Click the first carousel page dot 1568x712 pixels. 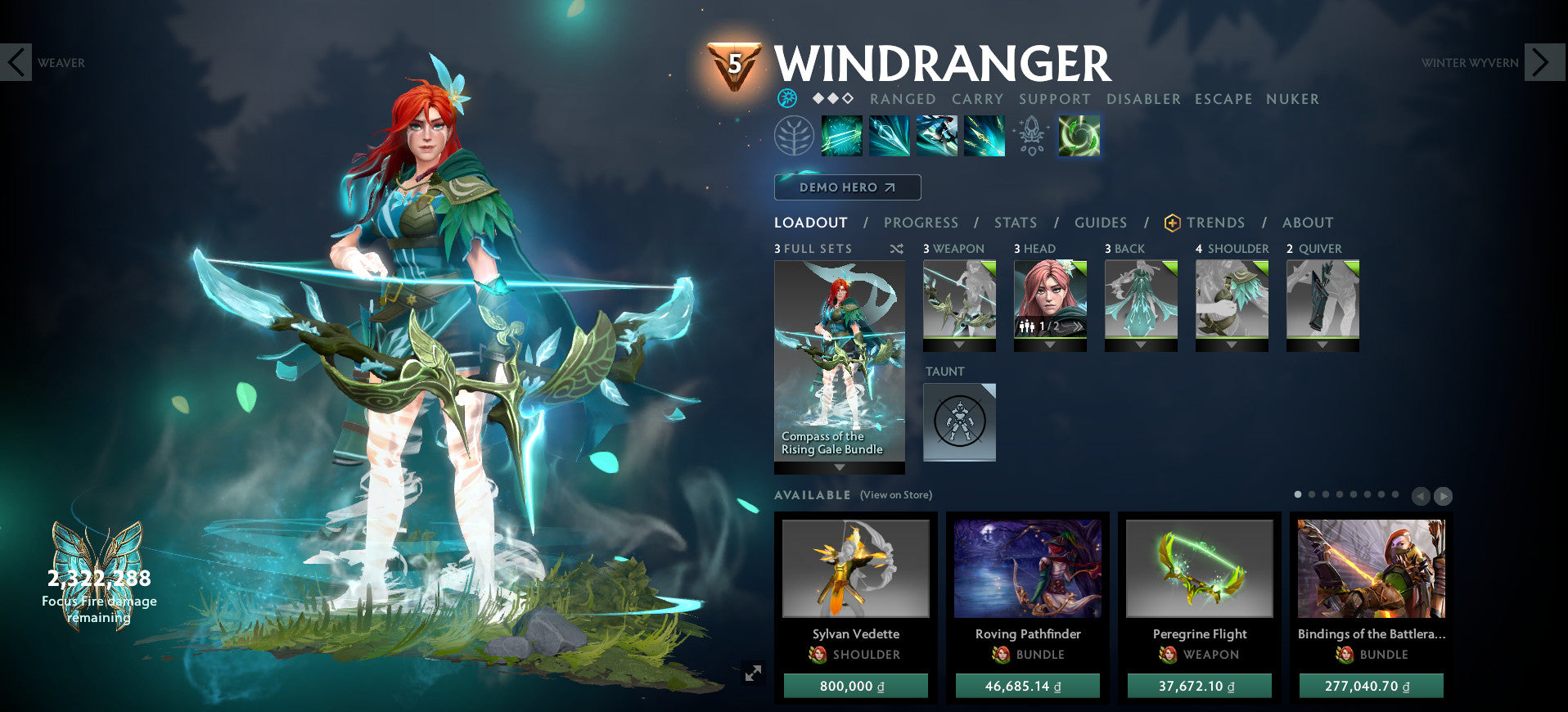click(1298, 494)
